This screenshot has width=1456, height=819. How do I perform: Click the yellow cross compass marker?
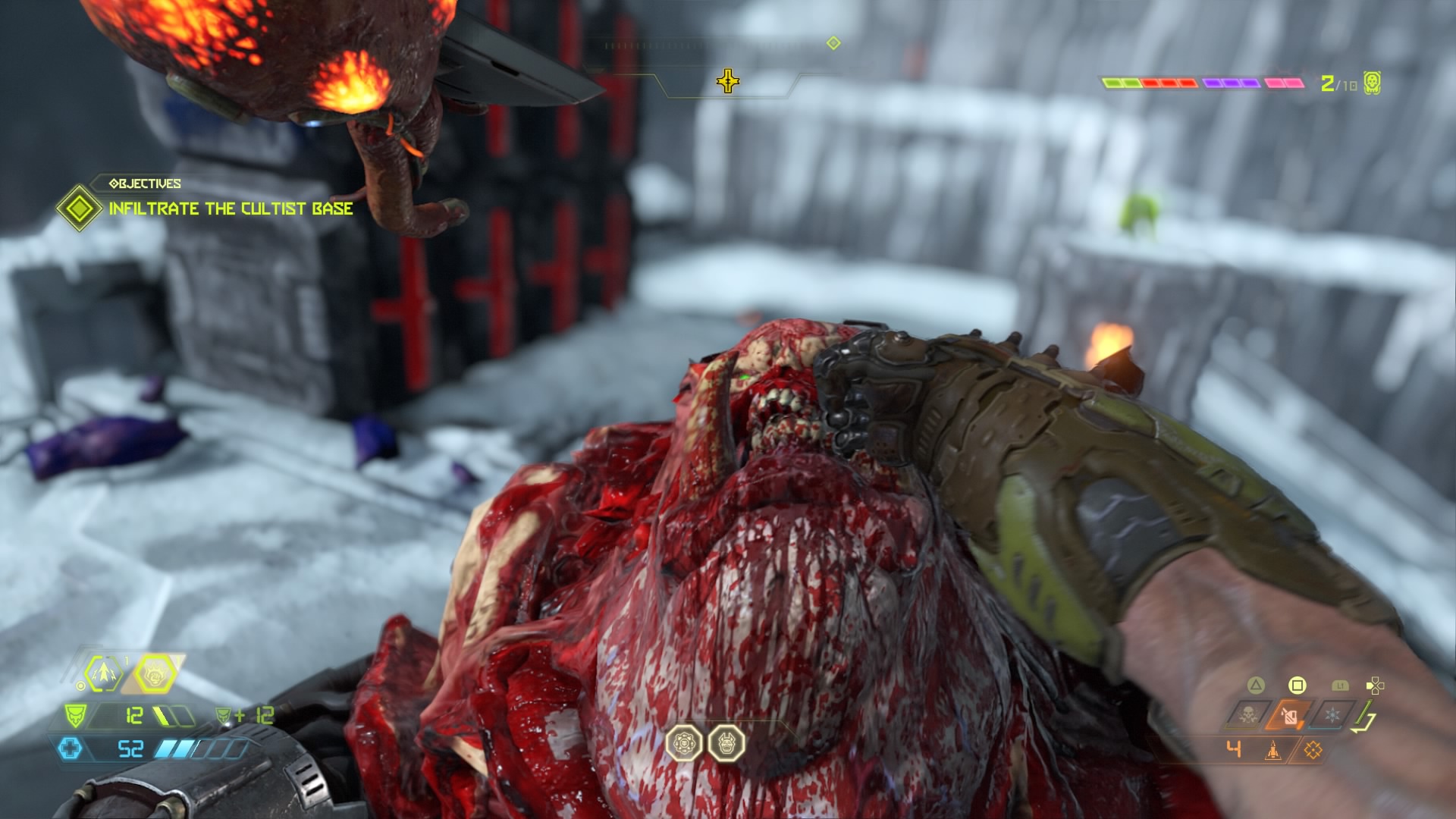point(727,81)
